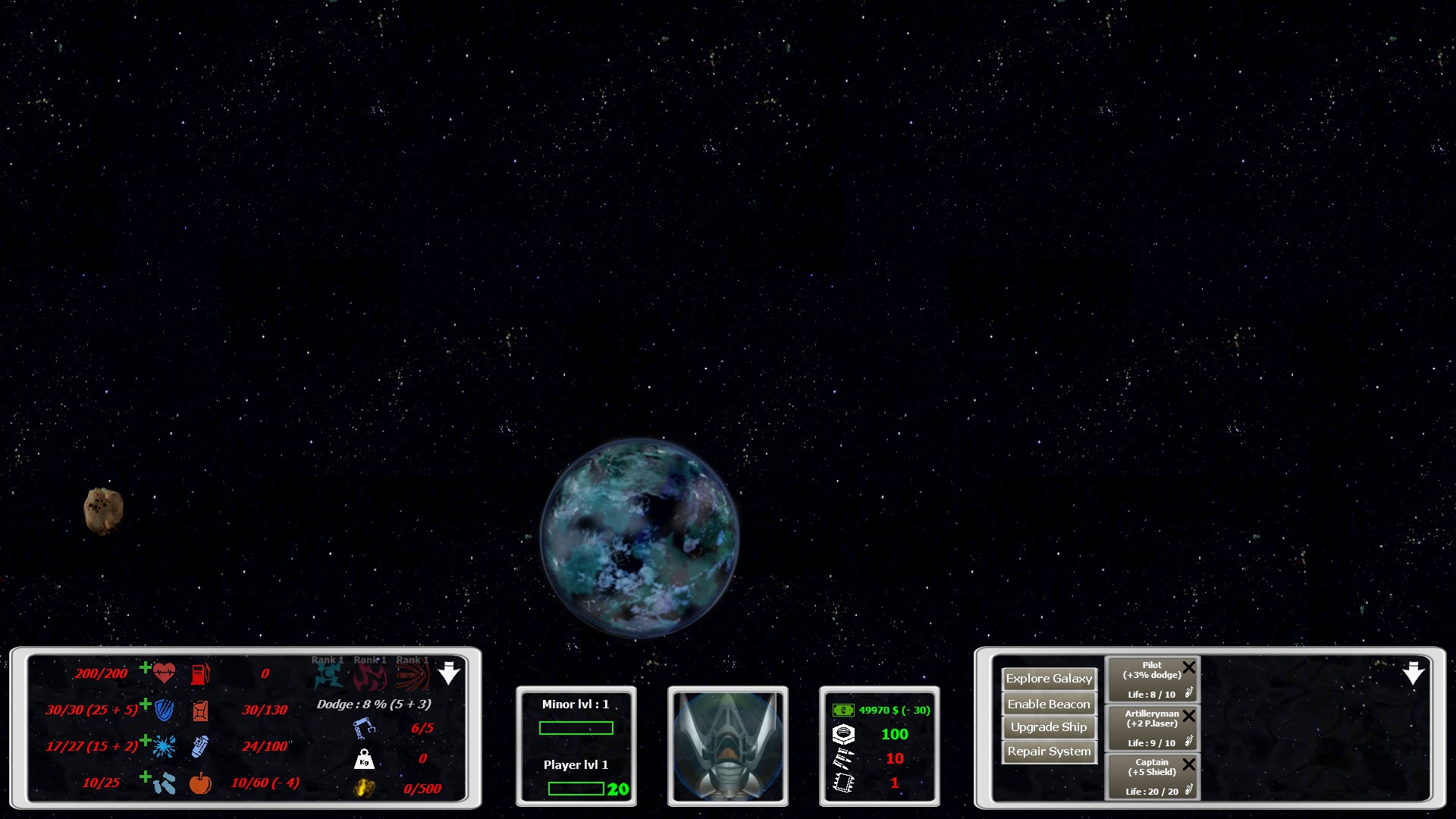
Task: Heal the Pilot with the syringe icon
Action: [1189, 692]
